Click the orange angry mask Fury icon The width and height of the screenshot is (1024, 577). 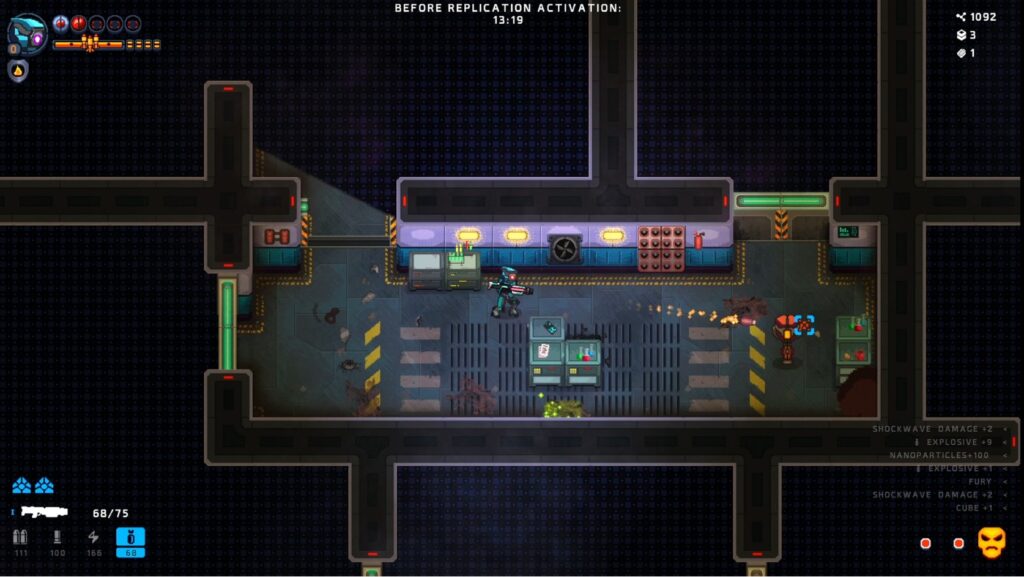pos(990,542)
